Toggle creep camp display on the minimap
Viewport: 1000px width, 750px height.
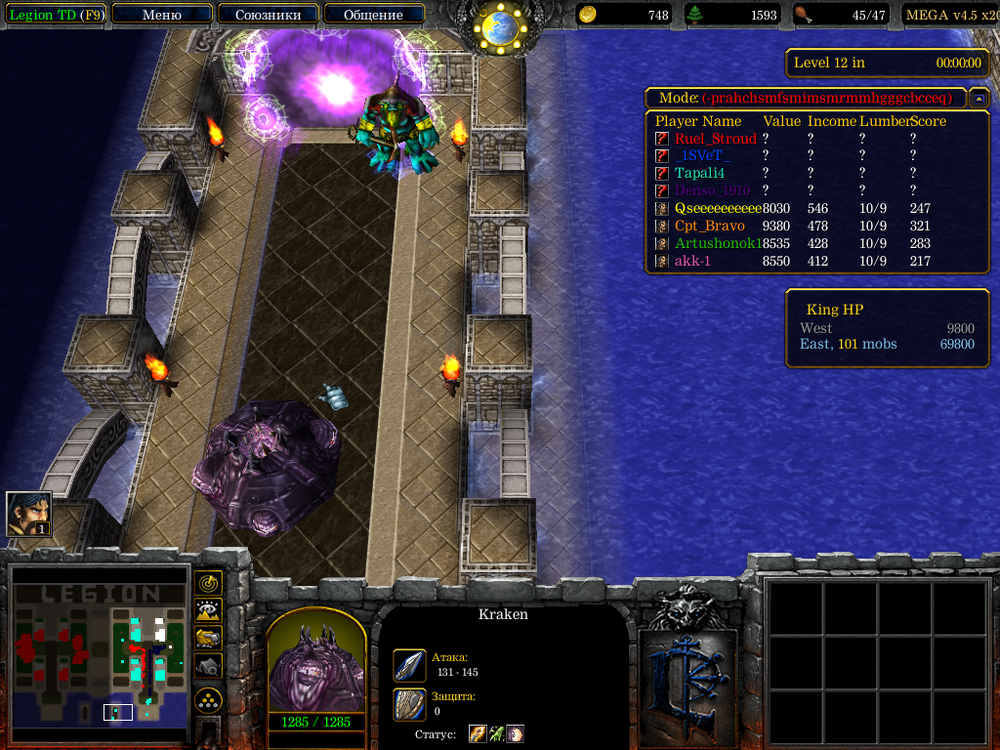point(208,665)
